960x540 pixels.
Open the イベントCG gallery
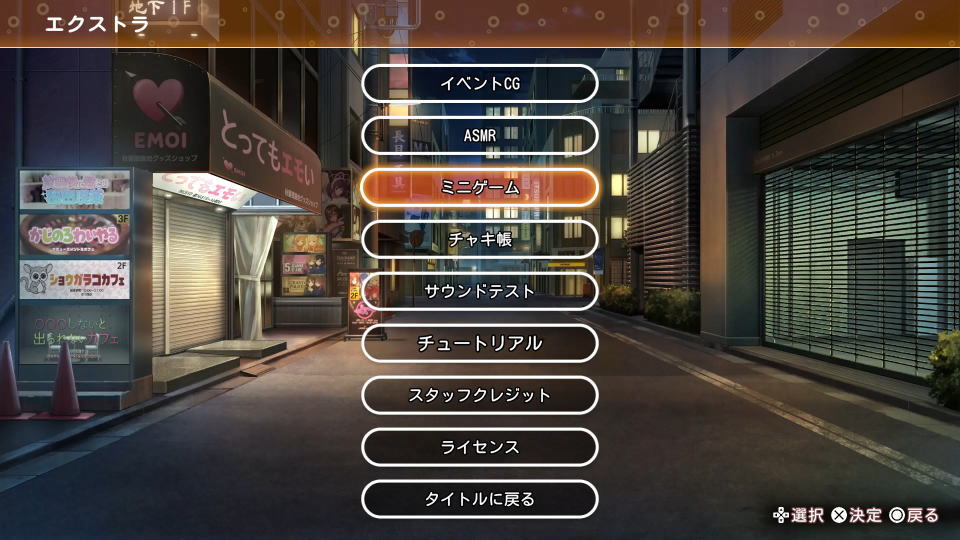pyautogui.click(x=480, y=83)
